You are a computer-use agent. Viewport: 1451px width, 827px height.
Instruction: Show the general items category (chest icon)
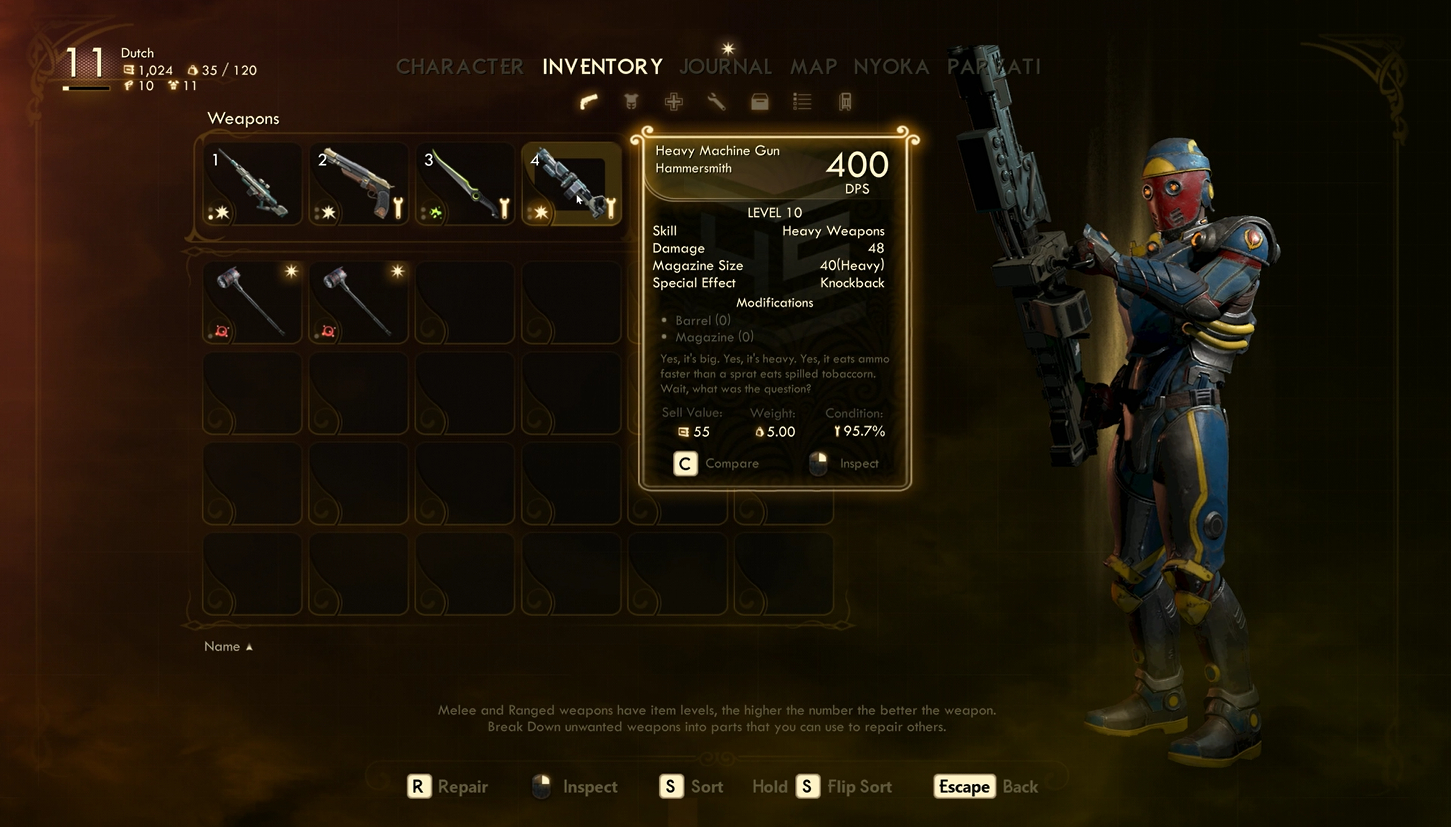coord(760,101)
